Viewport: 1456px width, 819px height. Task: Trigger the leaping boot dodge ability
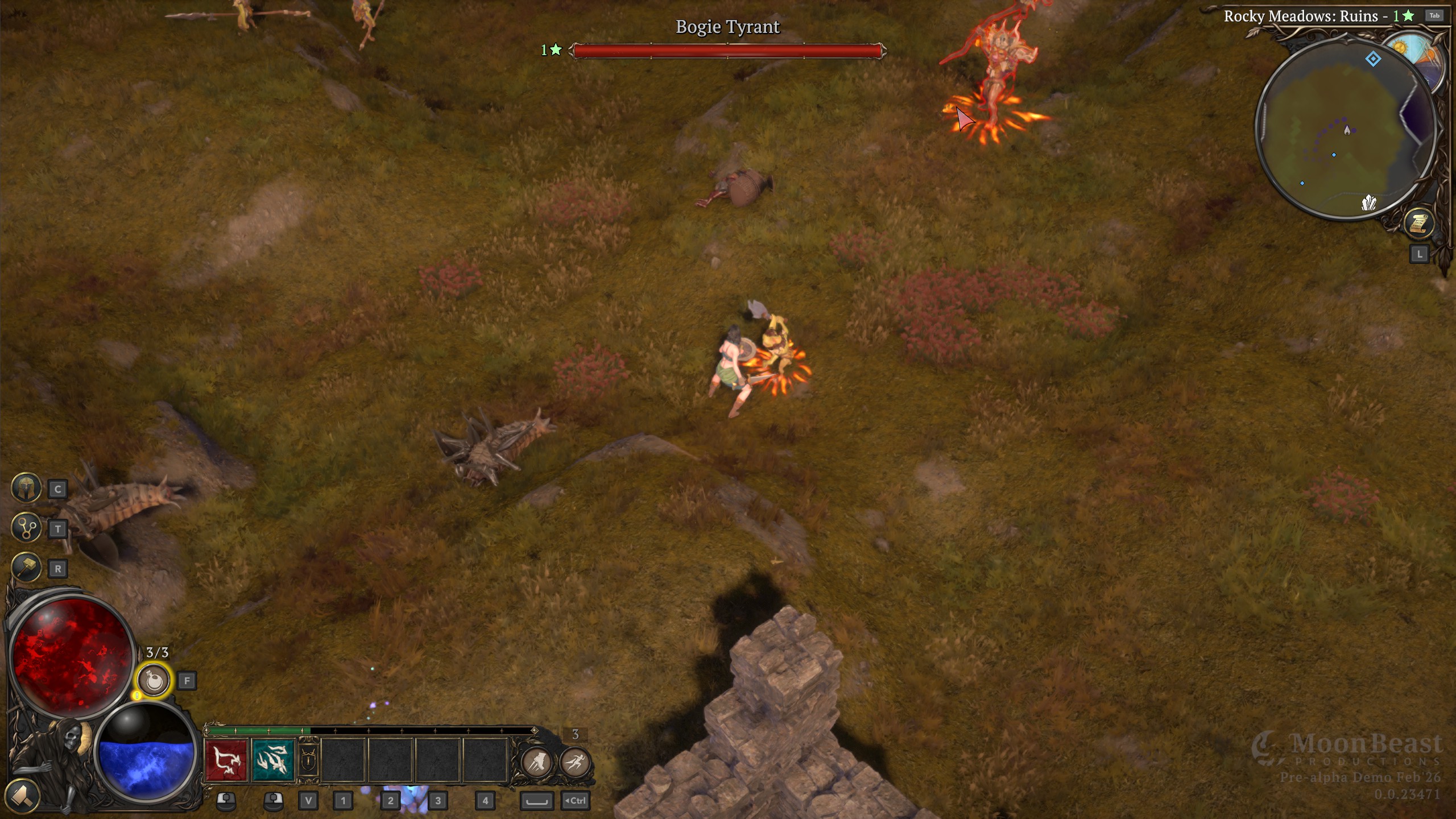536,762
